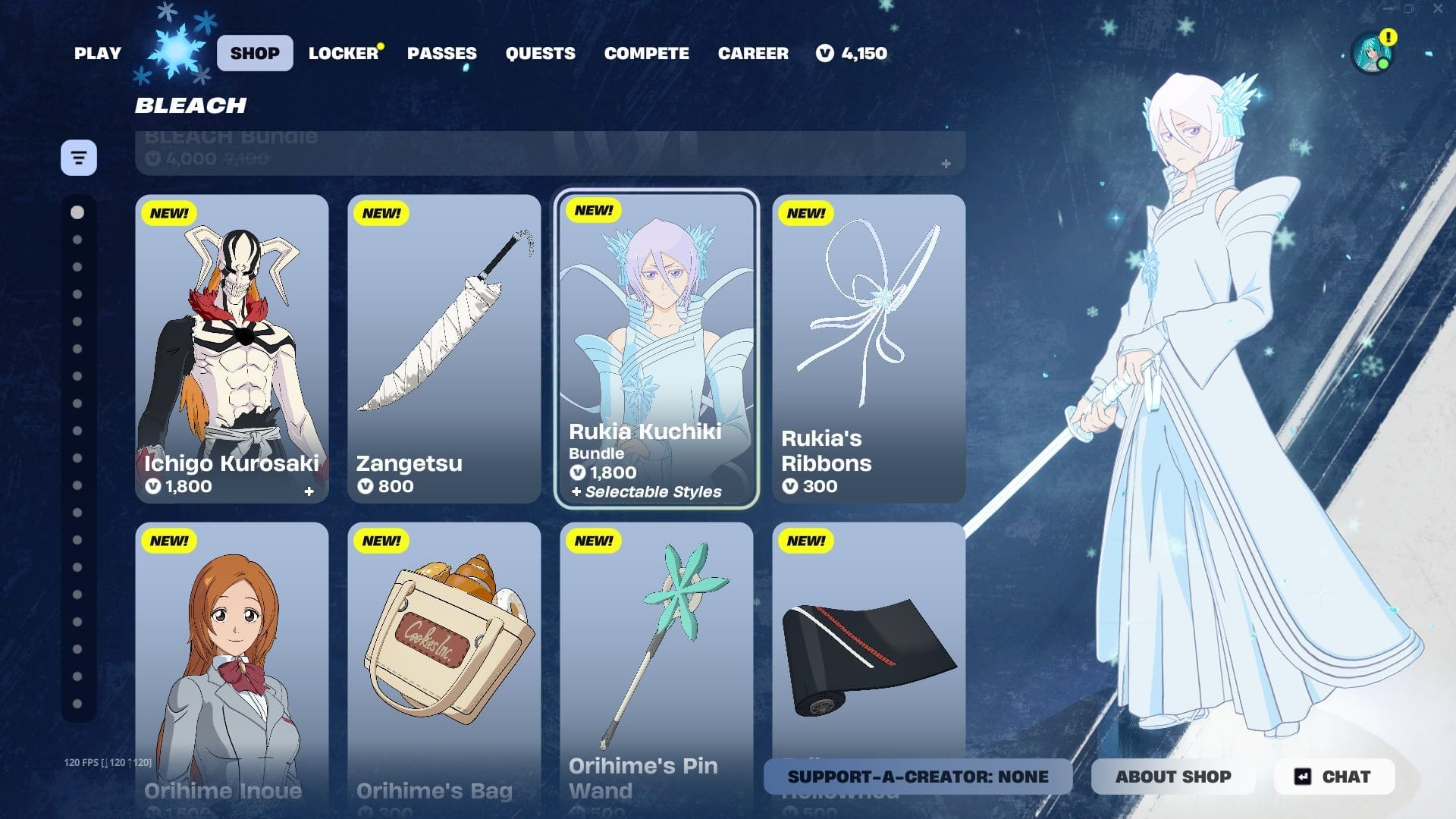Expand the BLEACH Bundle row plus button
This screenshot has width=1456, height=819.
946,162
